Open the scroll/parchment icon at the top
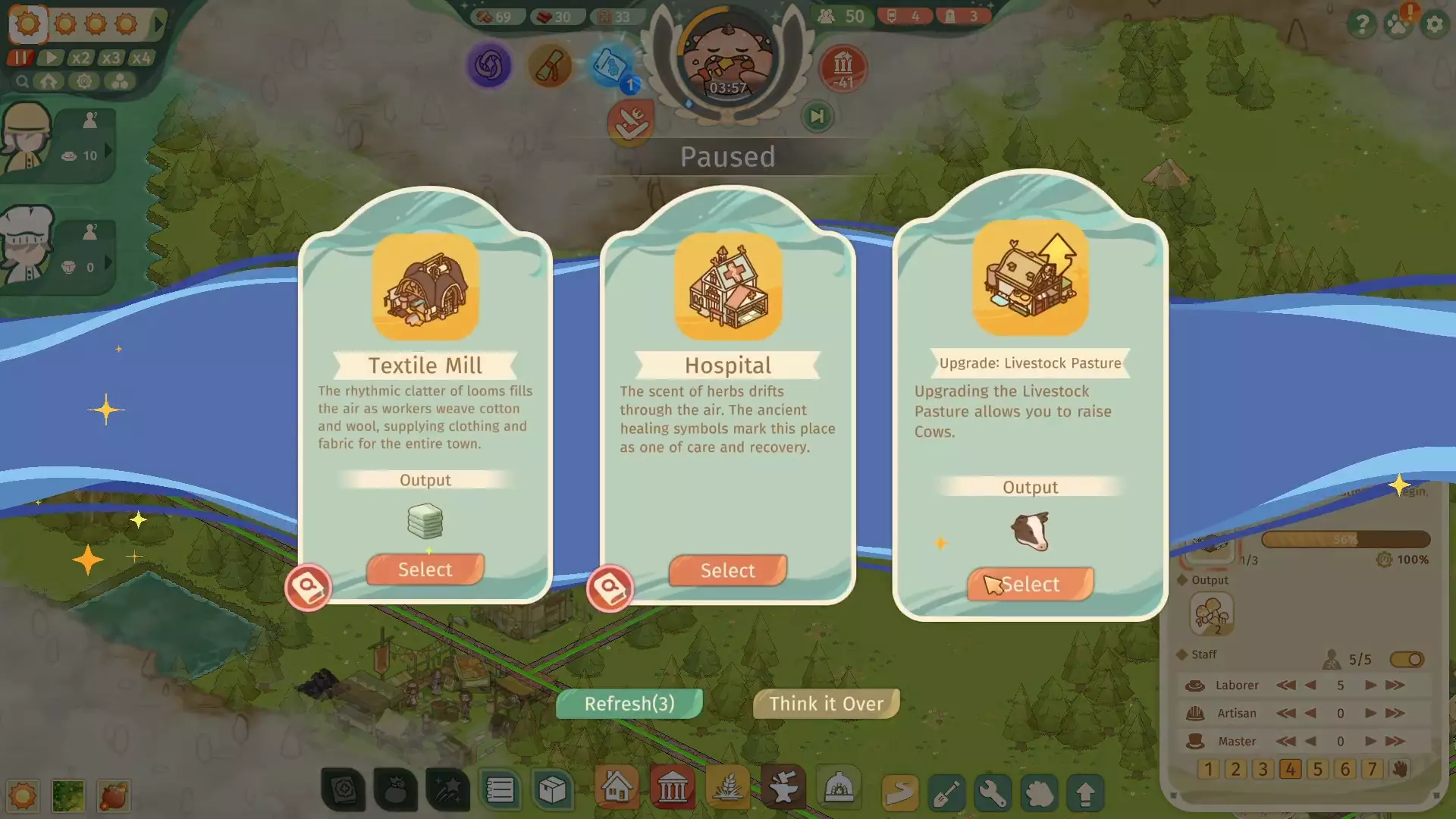The width and height of the screenshot is (1456, 819). click(x=551, y=66)
